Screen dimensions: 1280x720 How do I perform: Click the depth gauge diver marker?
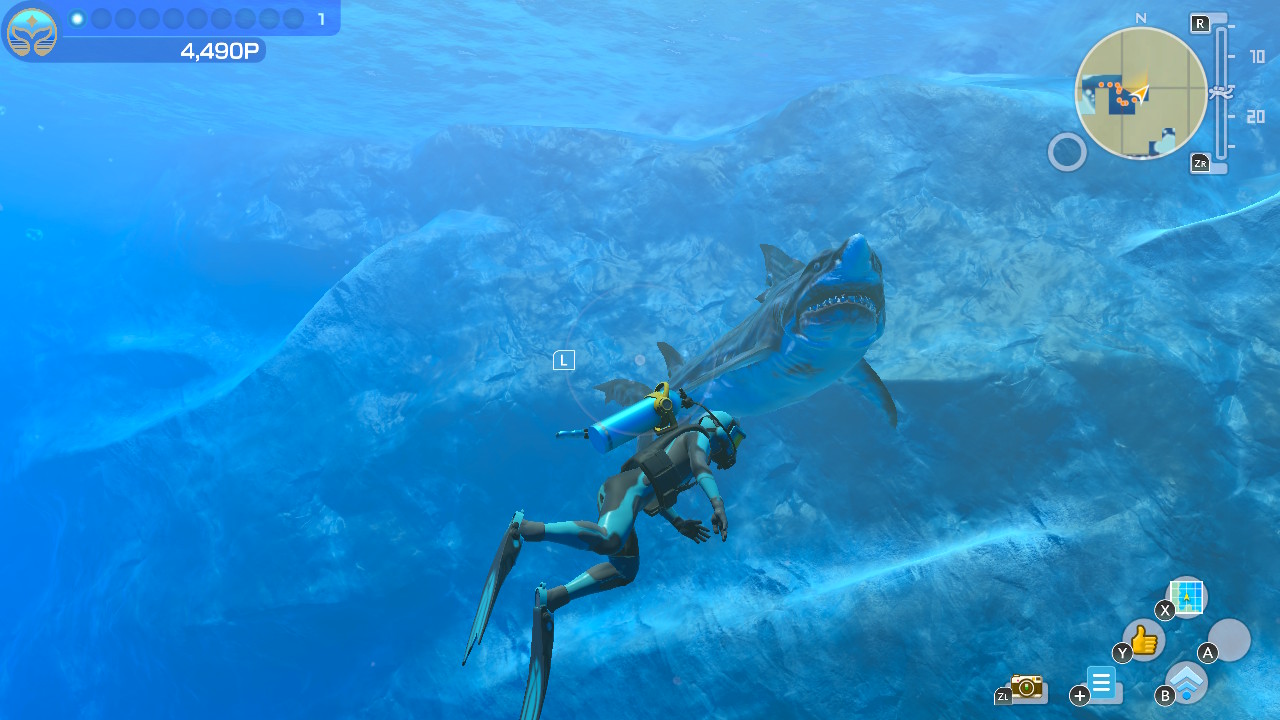tap(1221, 92)
